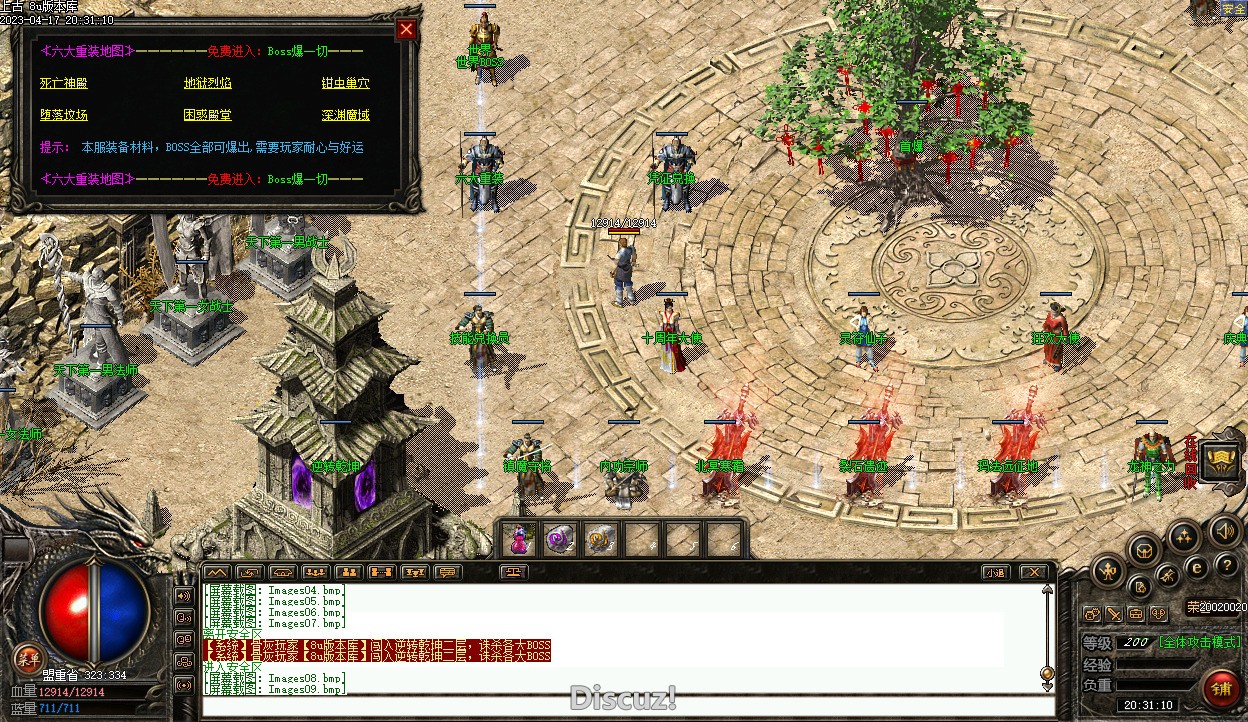1248x722 pixels.
Task: Enter the 死亡神殿 map link
Action: click(64, 83)
